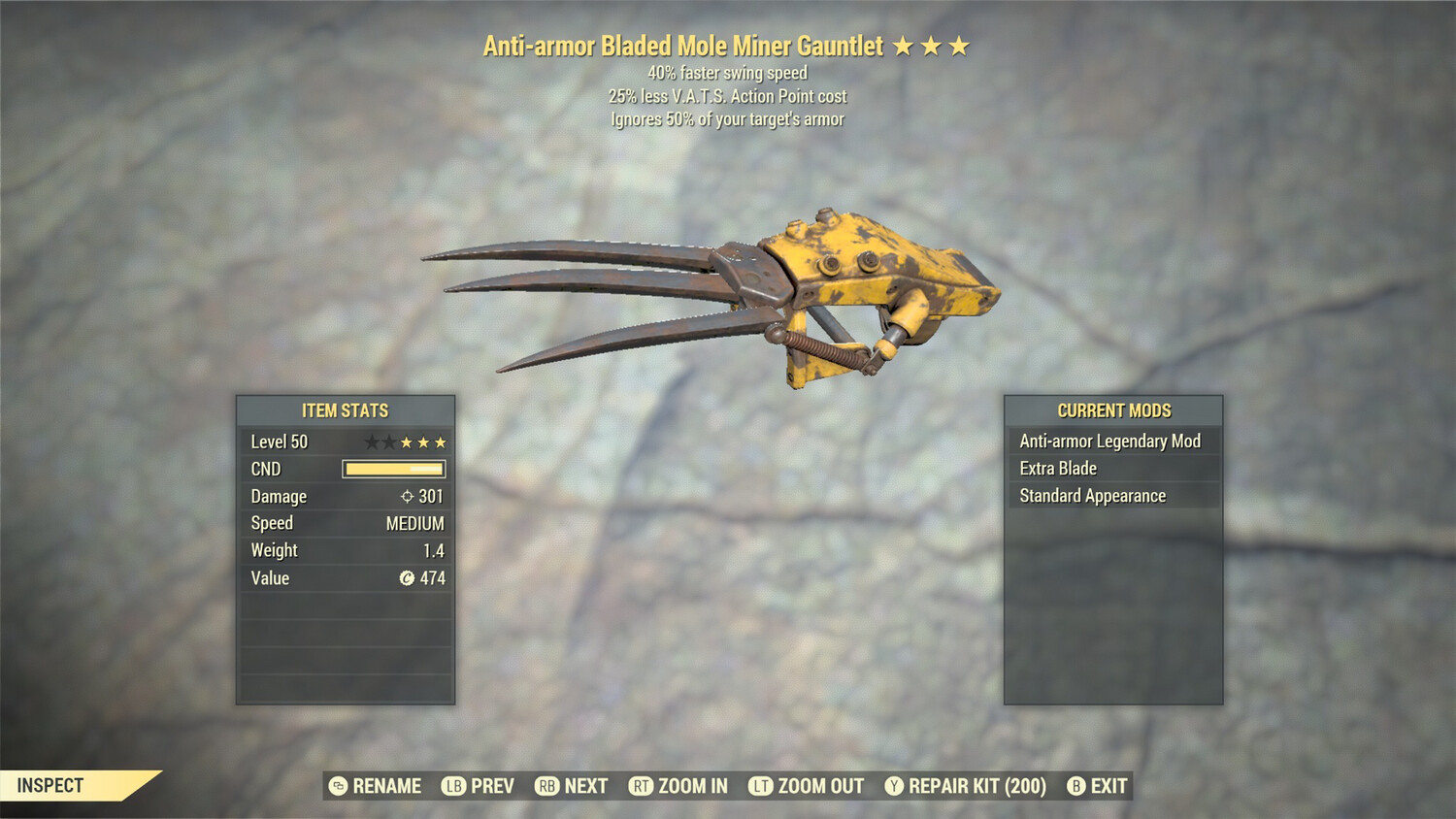
Task: Click the B button icon beside Exit
Action: click(x=1075, y=786)
